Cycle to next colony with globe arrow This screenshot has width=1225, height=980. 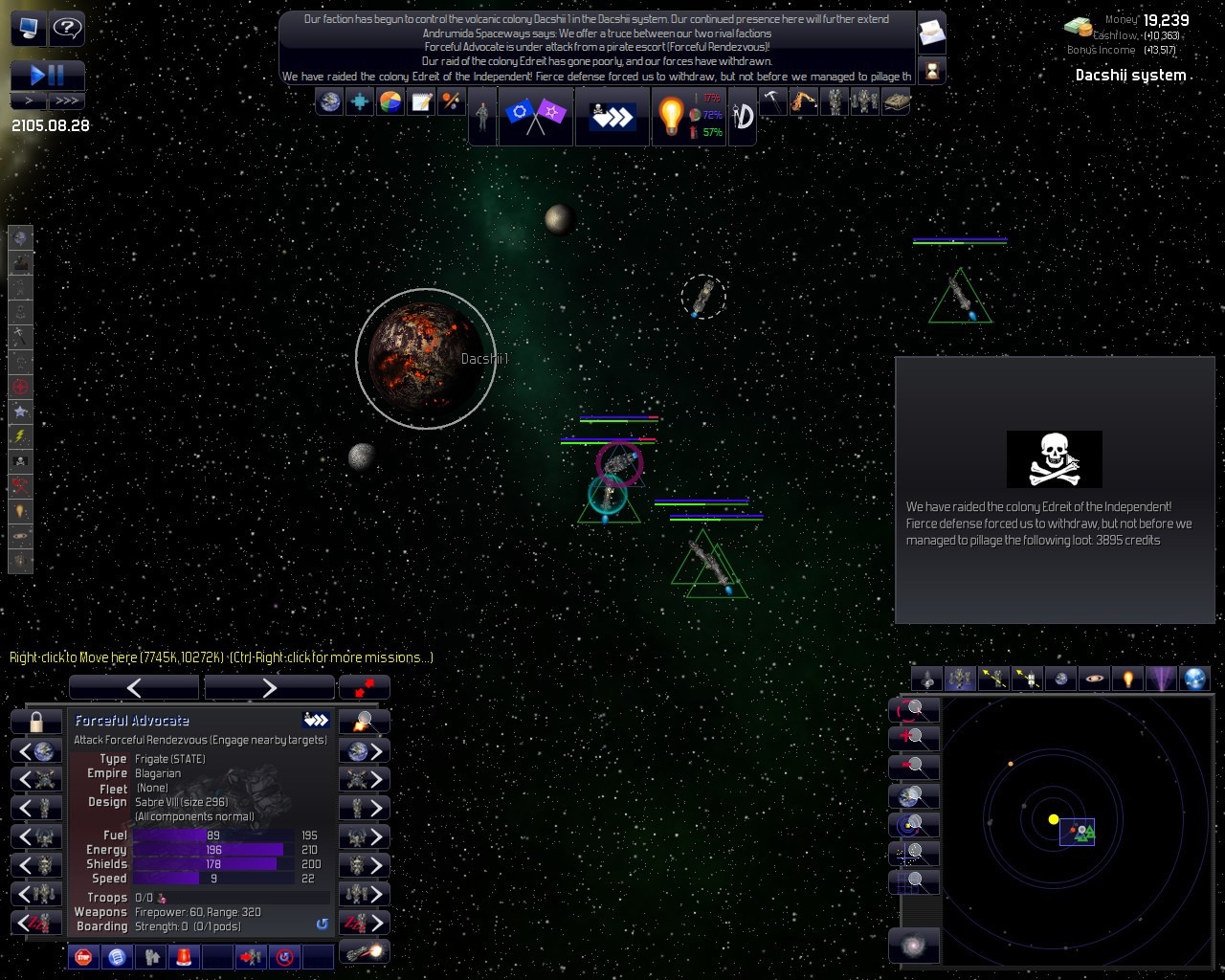coord(365,750)
